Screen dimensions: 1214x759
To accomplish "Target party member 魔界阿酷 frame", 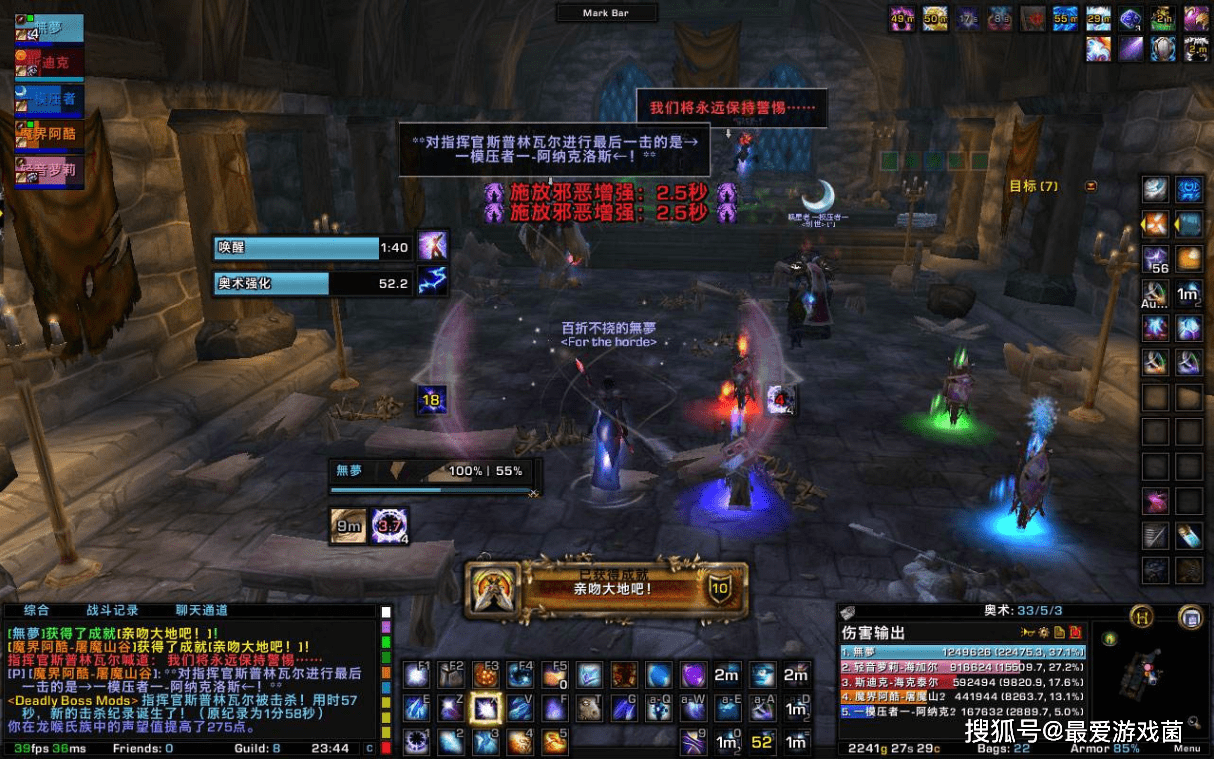I will click(x=49, y=132).
